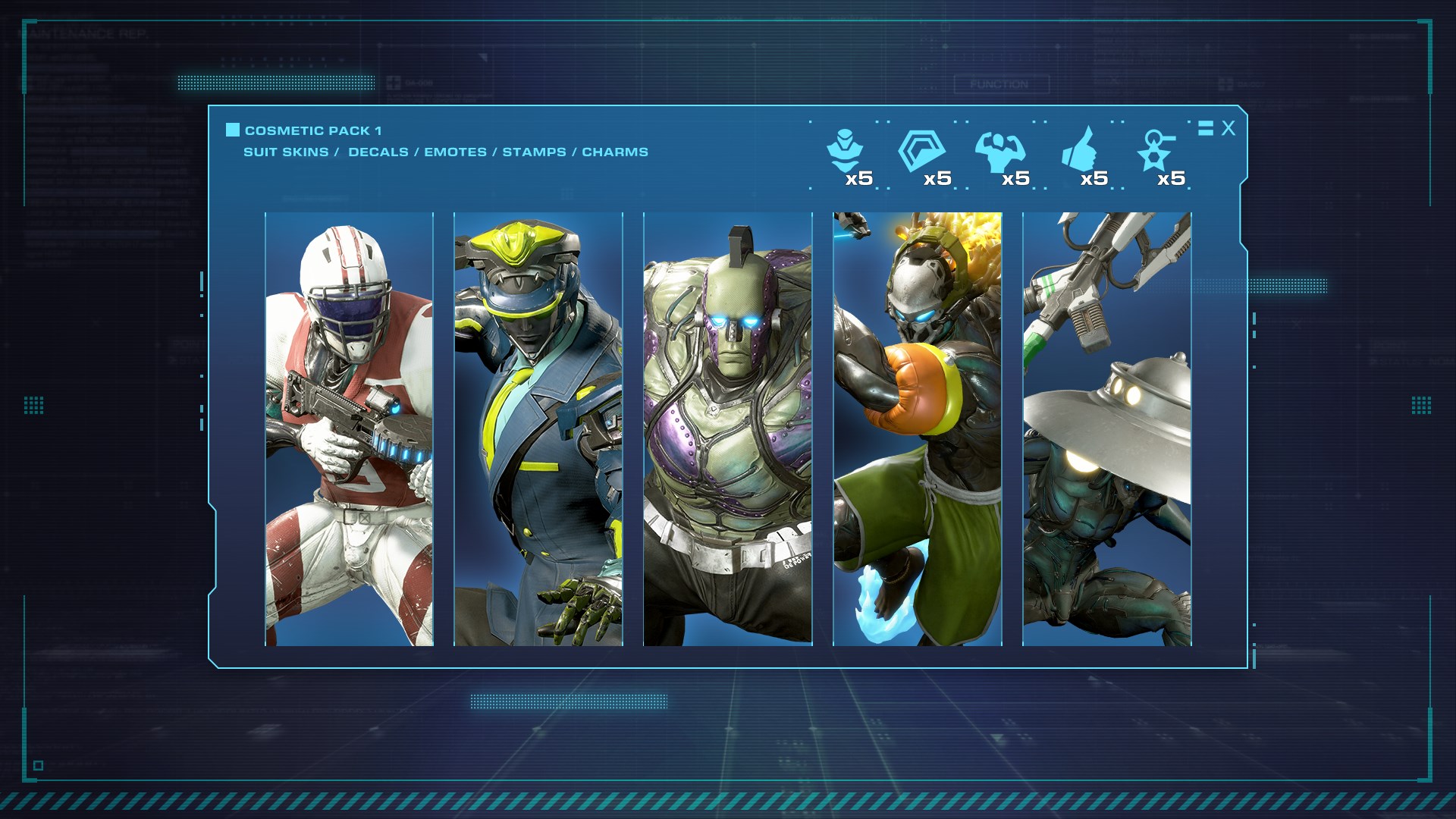Open the decals diamond icon
This screenshot has height=819, width=1456.
pyautogui.click(x=921, y=151)
